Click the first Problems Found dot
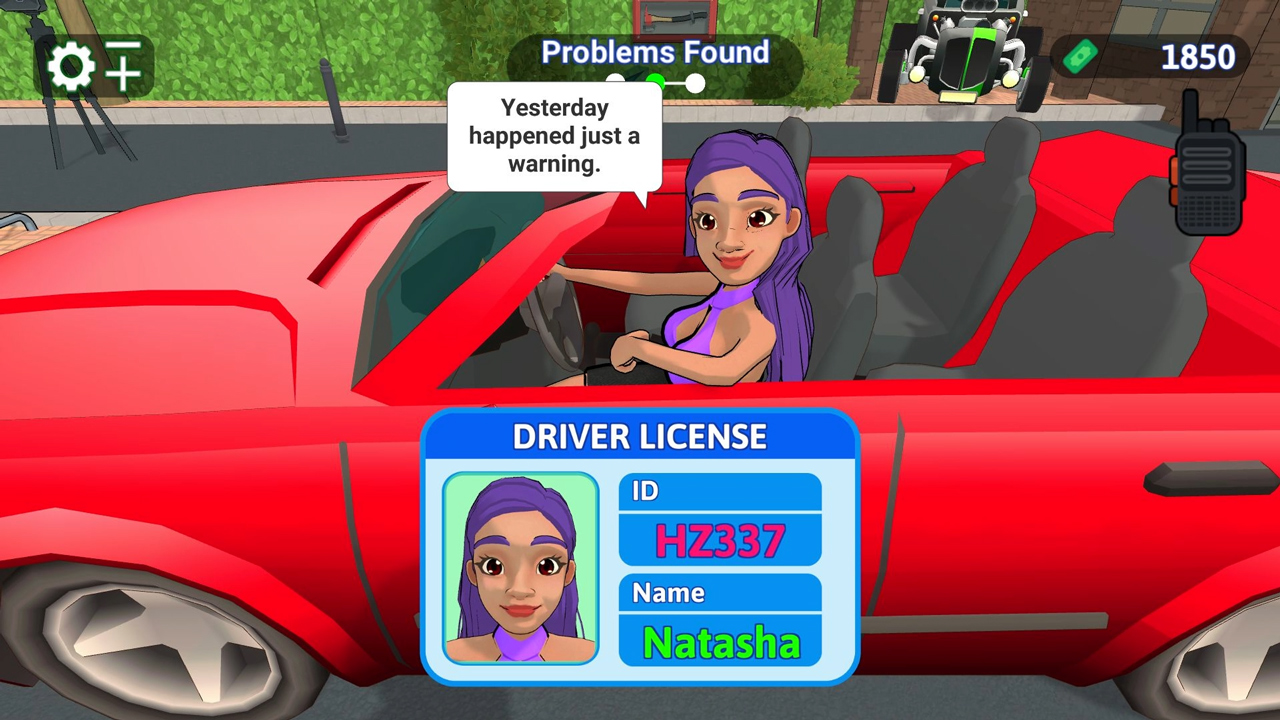1280x720 pixels. coord(615,80)
